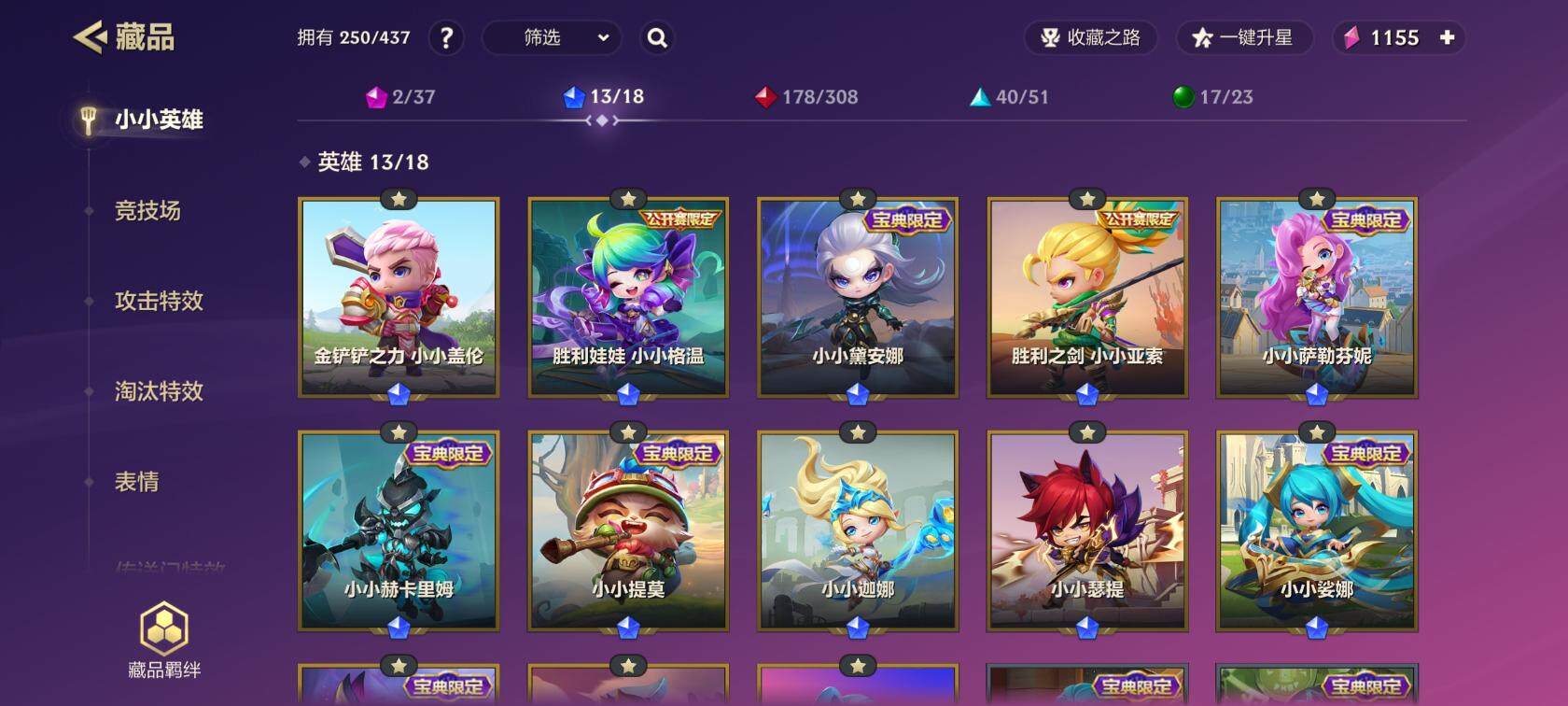This screenshot has height=706, width=1568.
Task: View the 胜利之剑 小小亚索 card
Action: point(1087,297)
